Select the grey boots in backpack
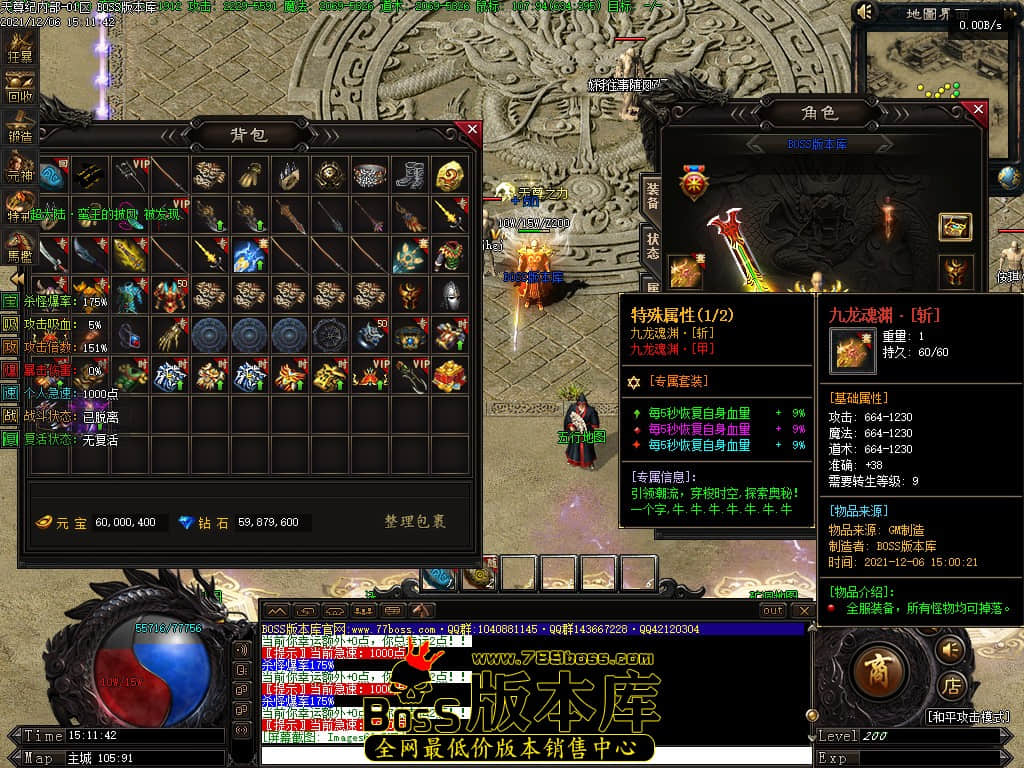This screenshot has height=768, width=1024. [x=410, y=175]
